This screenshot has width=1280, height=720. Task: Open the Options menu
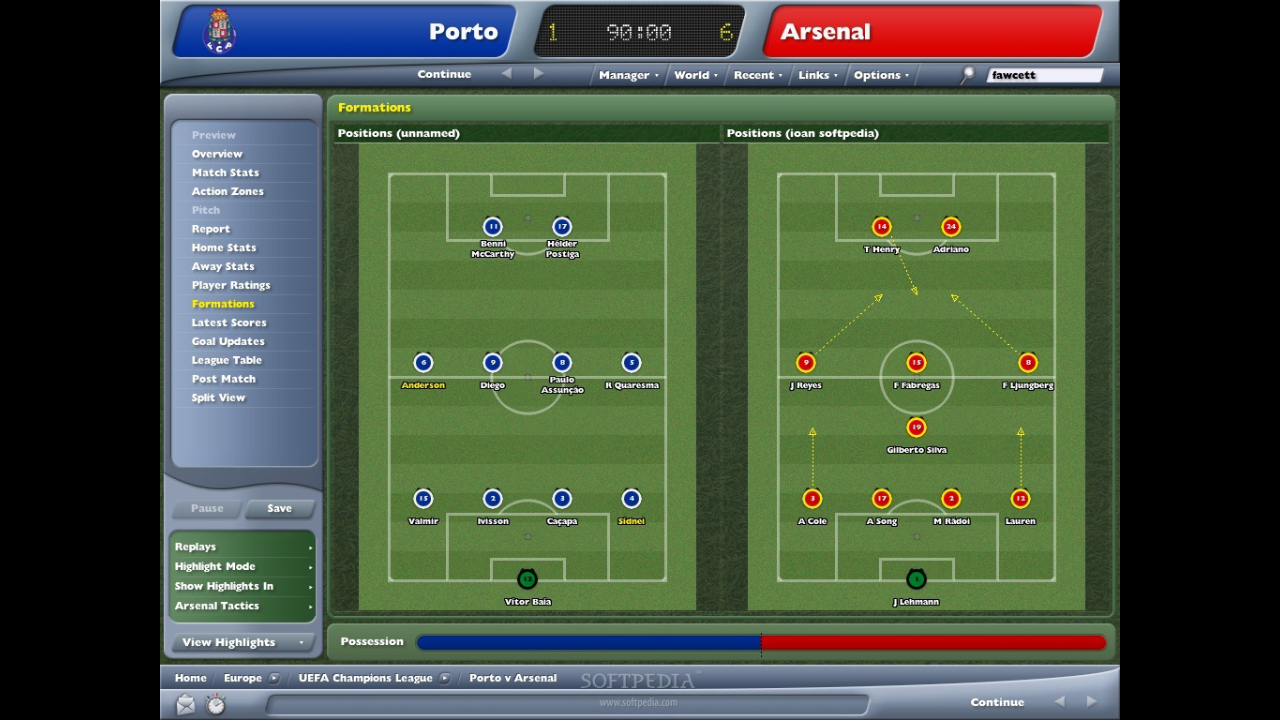pyautogui.click(x=880, y=75)
